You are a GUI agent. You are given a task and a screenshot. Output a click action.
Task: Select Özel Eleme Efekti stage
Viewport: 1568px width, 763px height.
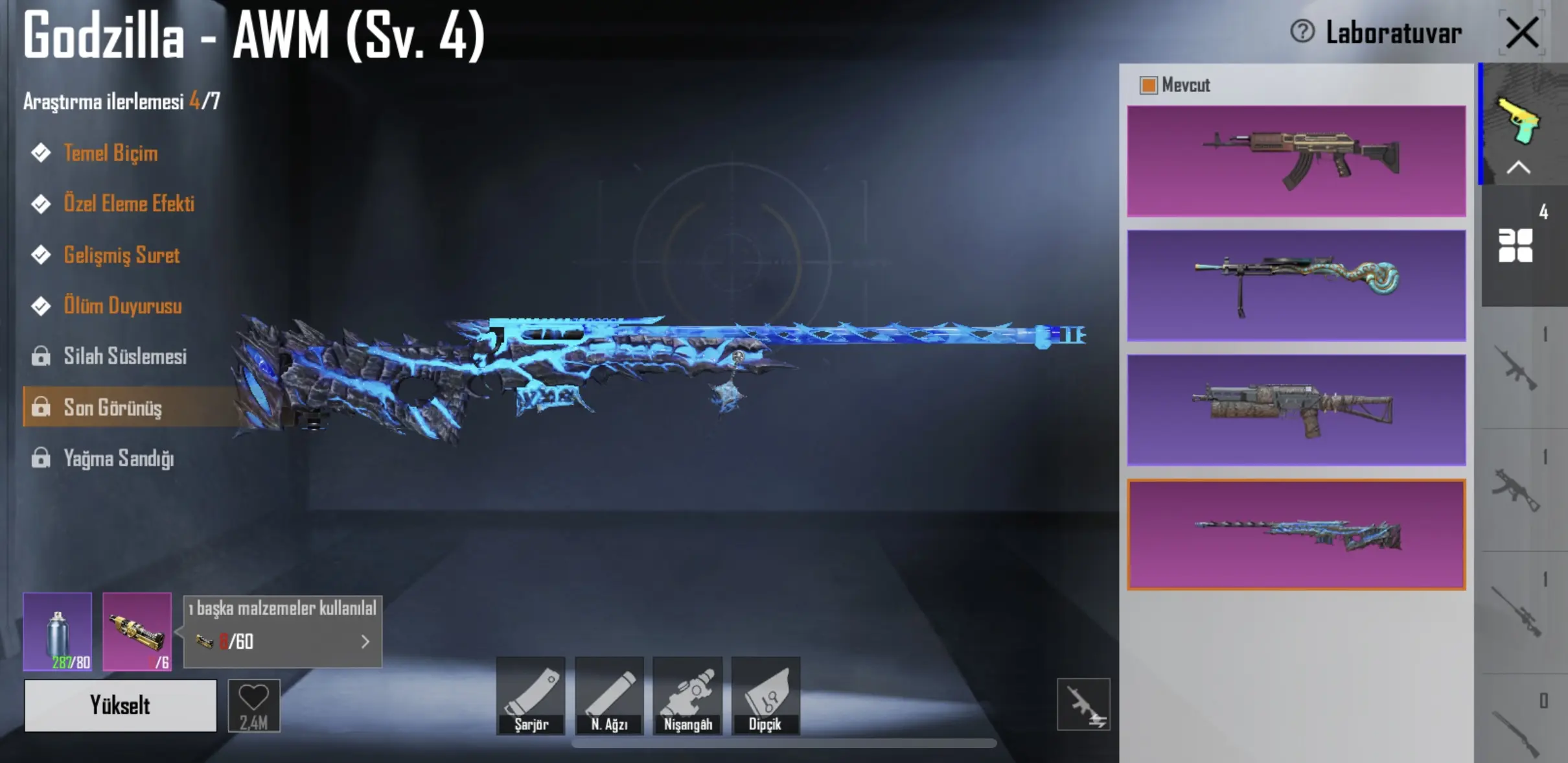coord(128,204)
